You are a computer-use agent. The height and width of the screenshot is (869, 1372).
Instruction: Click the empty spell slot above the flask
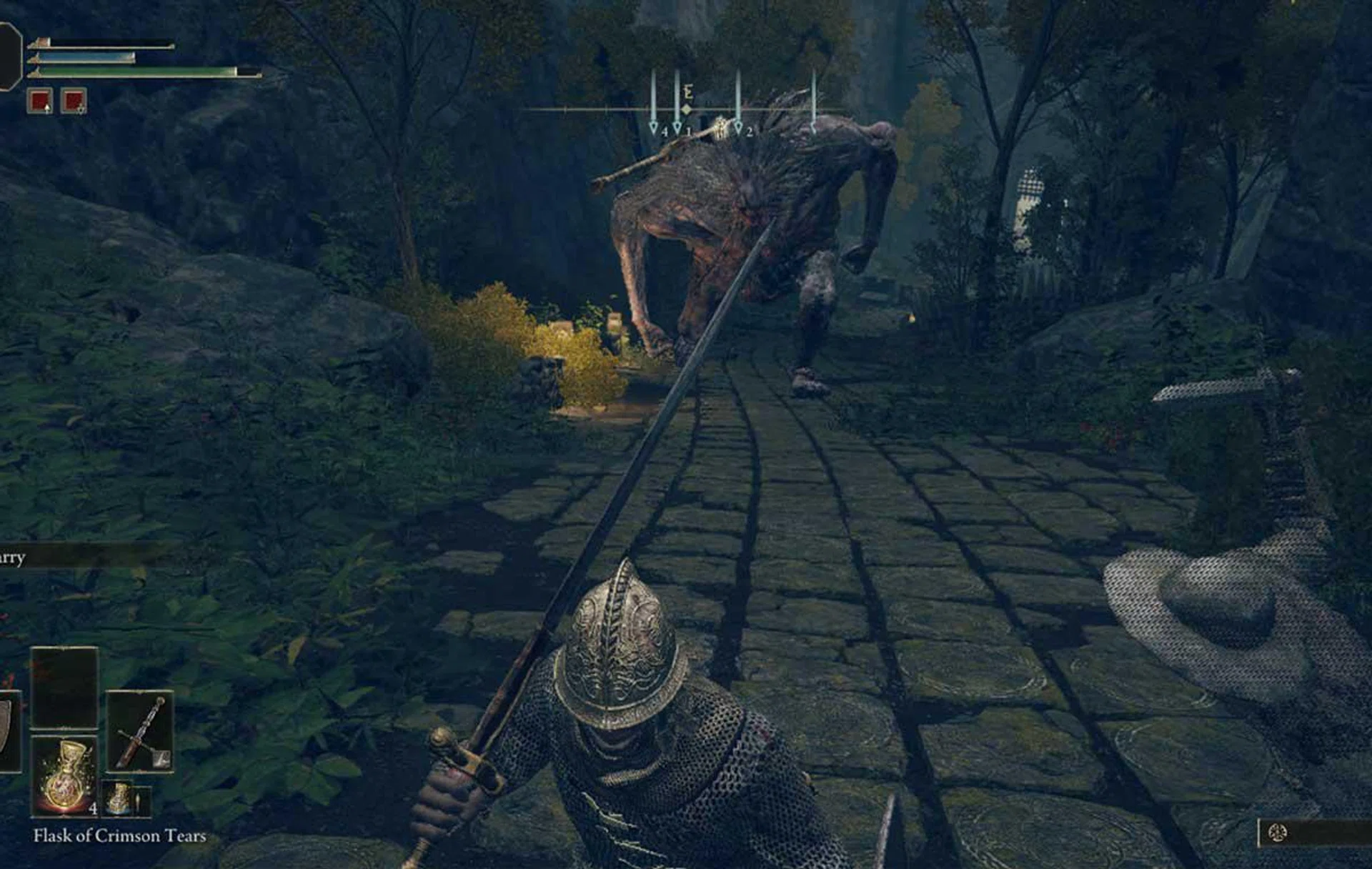[x=64, y=687]
